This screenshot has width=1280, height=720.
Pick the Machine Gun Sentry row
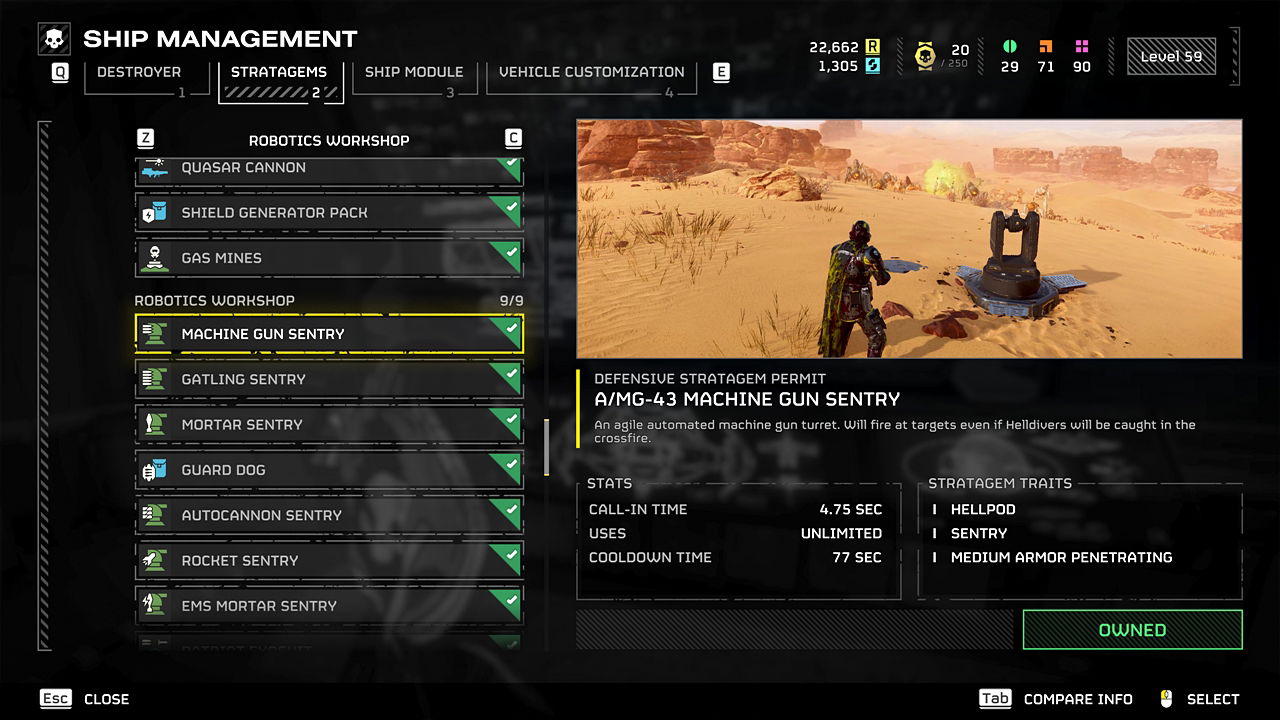[328, 334]
